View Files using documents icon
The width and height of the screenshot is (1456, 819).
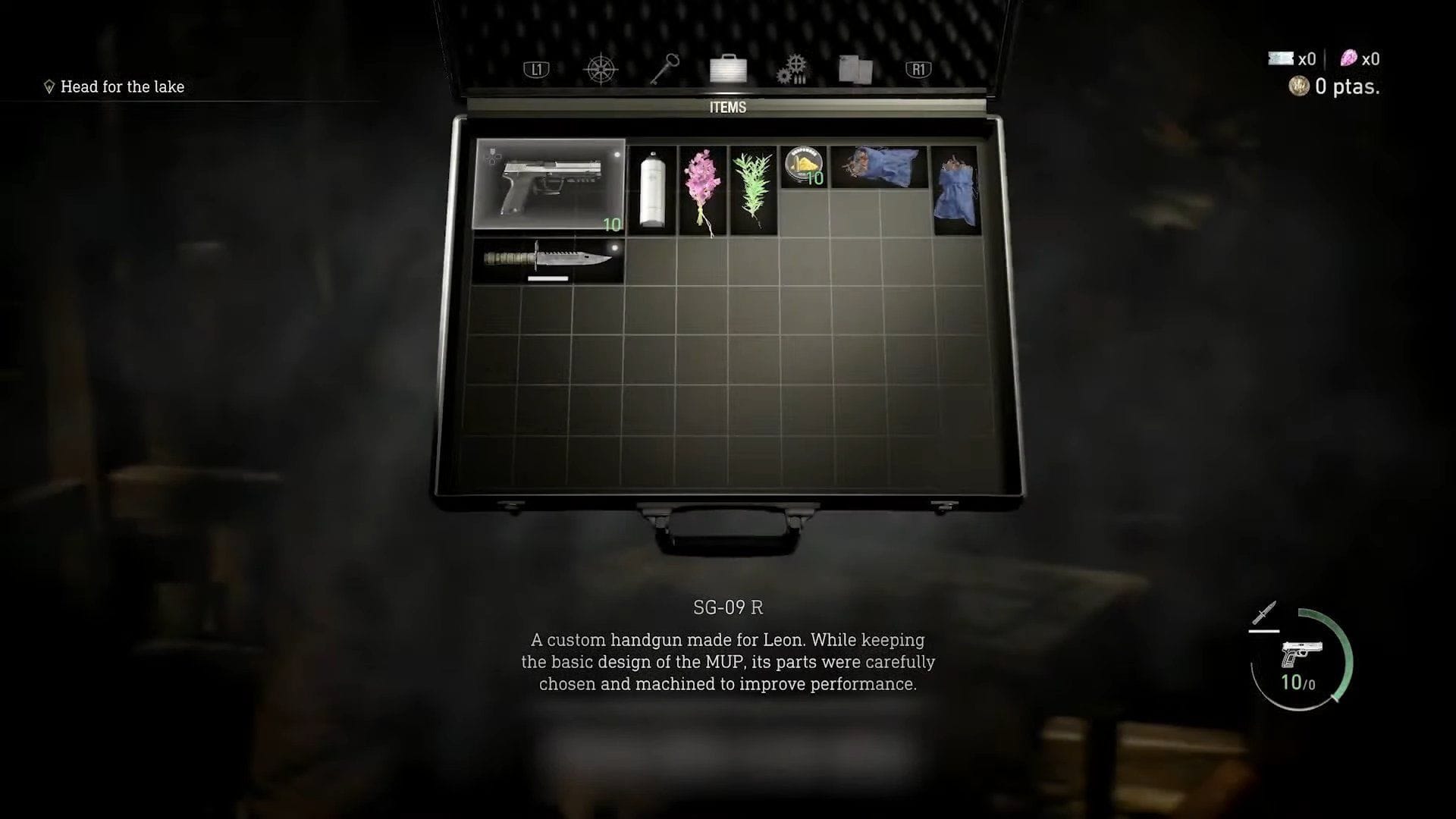854,67
